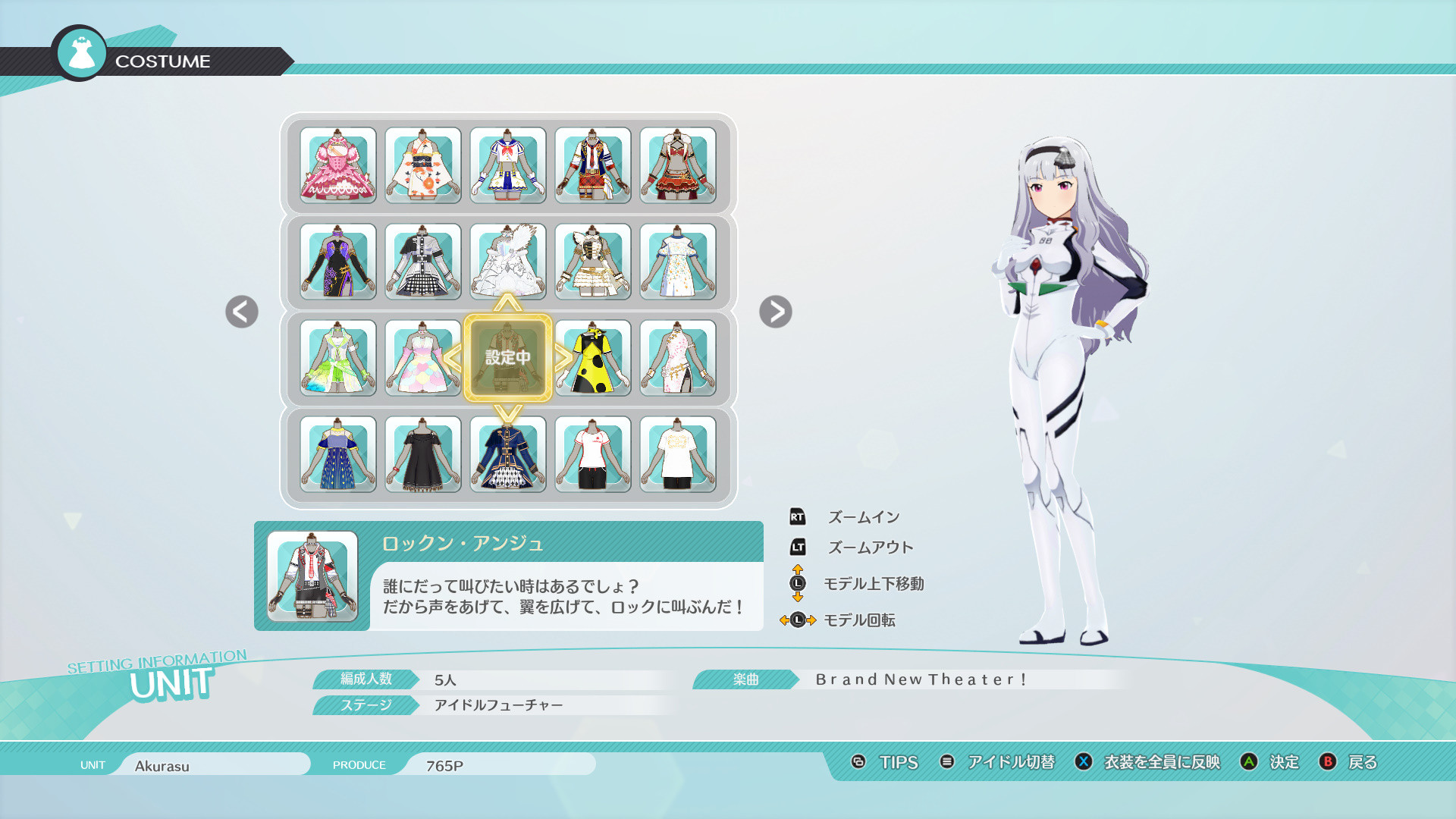Click the ロックン・アンジュ costume preview thumbnail

[x=312, y=576]
